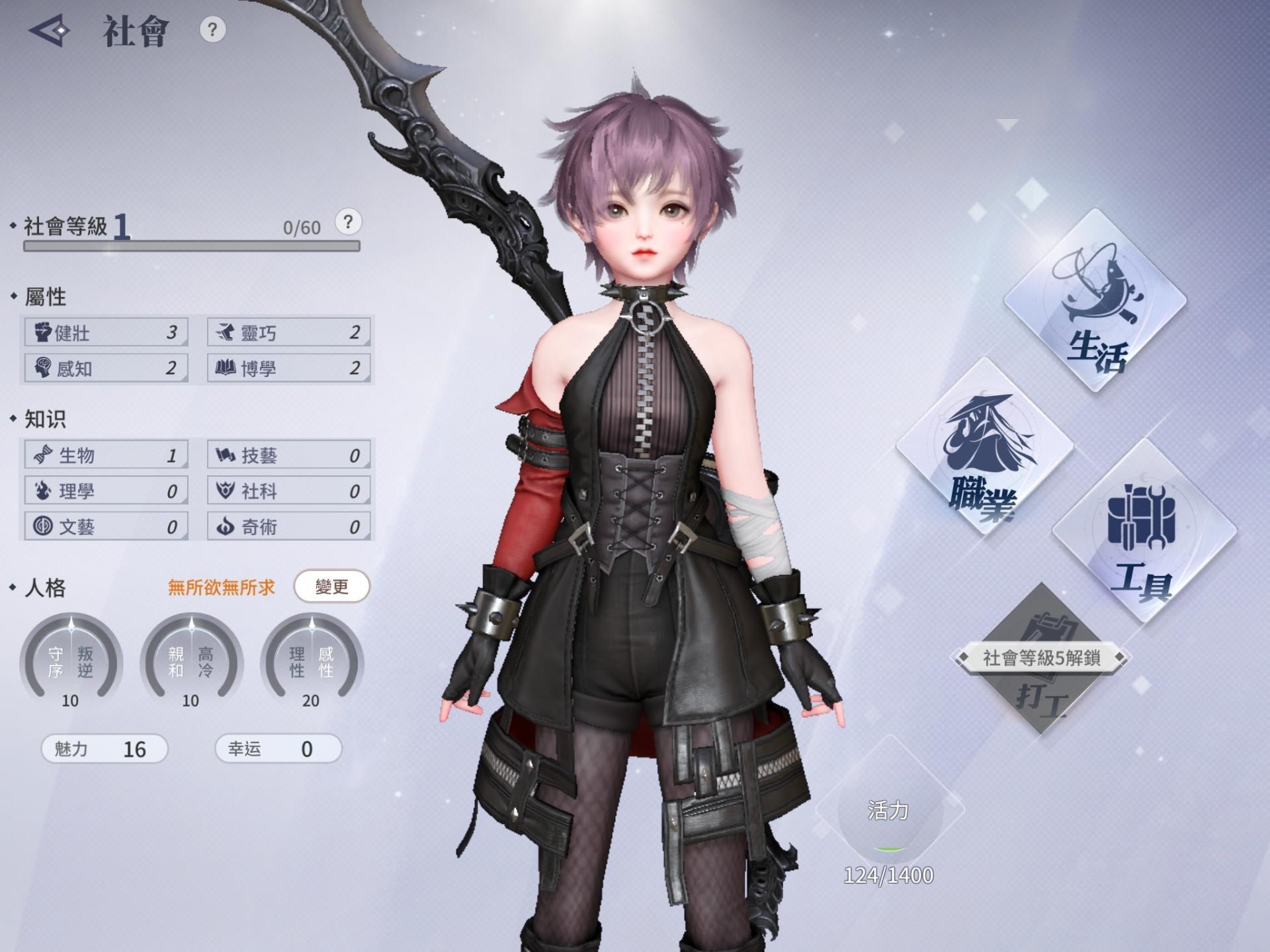Select the 靈巧 attribute row
The image size is (1270, 952).
click(288, 332)
